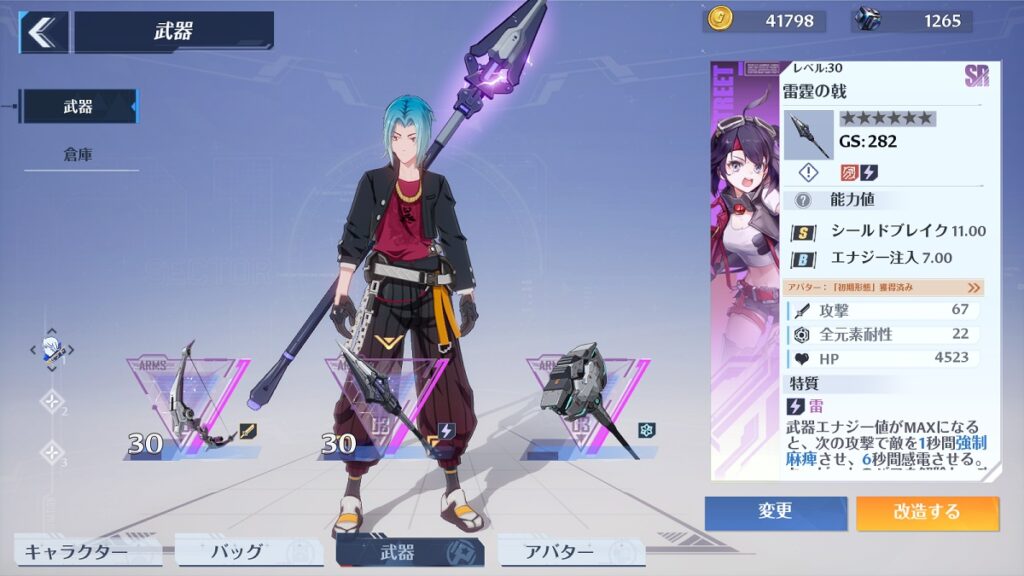This screenshot has height=576, width=1024.
Task: Go back using the arrow button
Action: [x=42, y=32]
